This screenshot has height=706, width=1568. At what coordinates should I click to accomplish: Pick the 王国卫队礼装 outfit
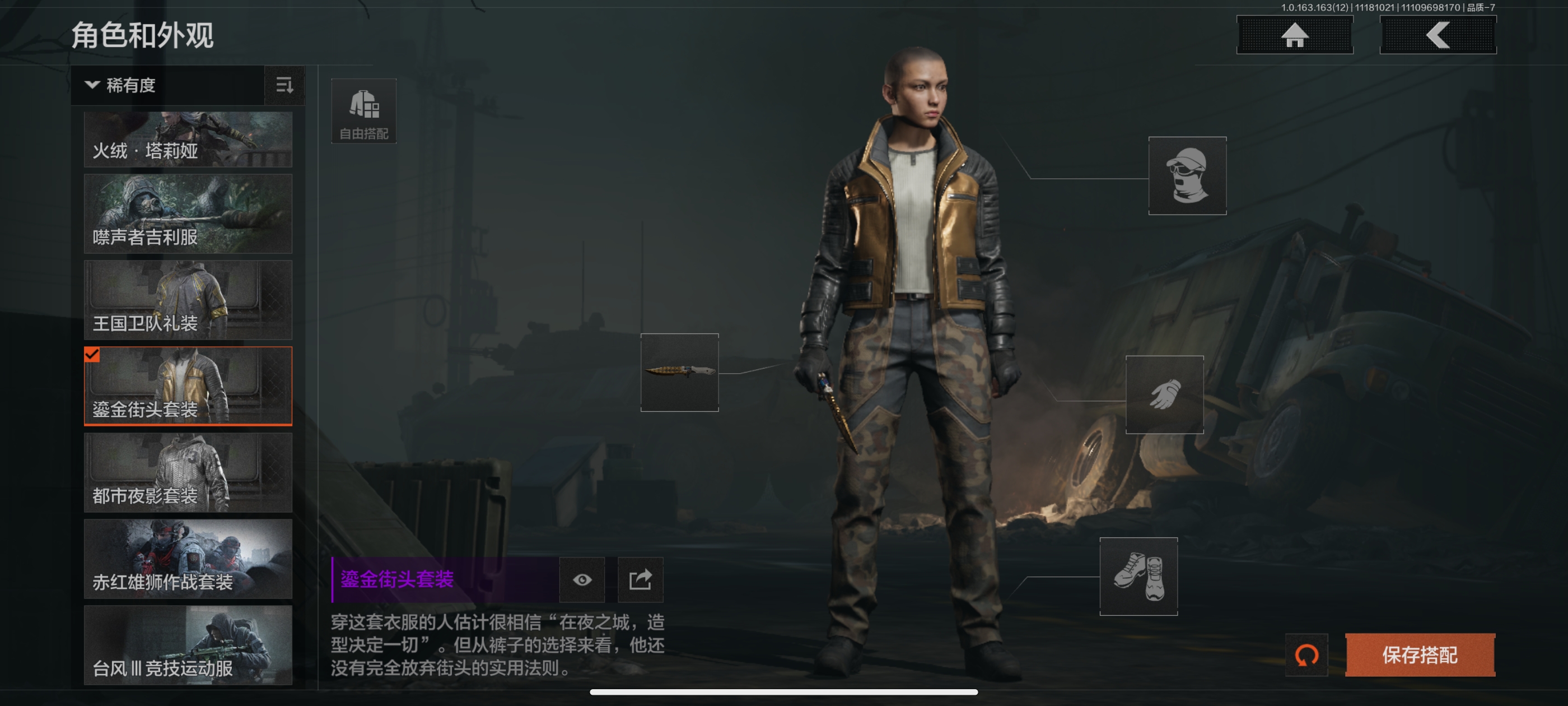[188, 300]
